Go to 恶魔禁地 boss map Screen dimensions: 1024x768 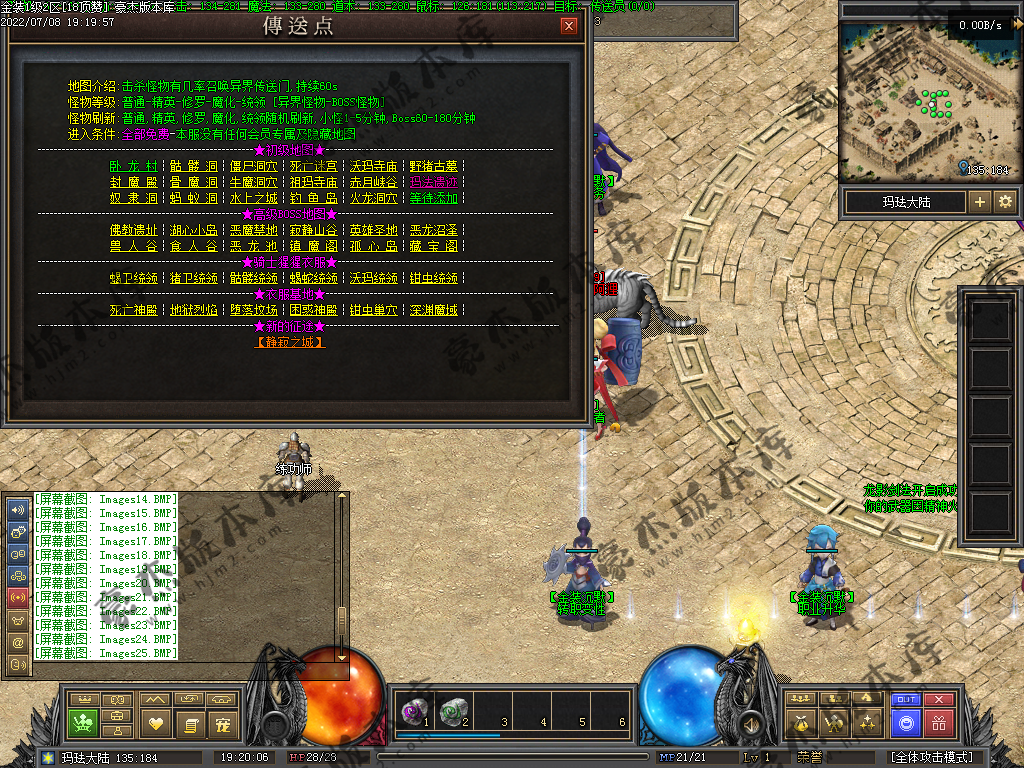(x=253, y=230)
